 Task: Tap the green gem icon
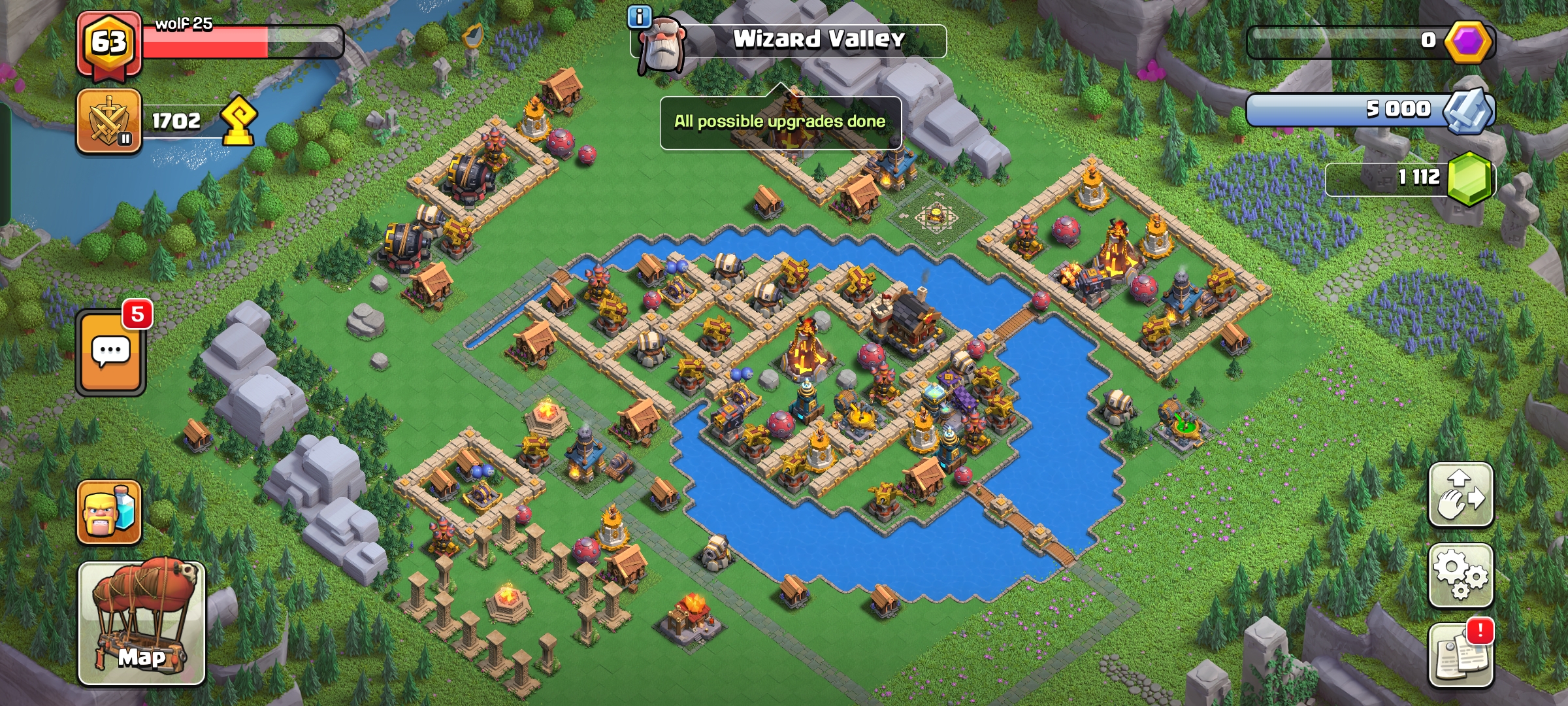pos(1470,178)
